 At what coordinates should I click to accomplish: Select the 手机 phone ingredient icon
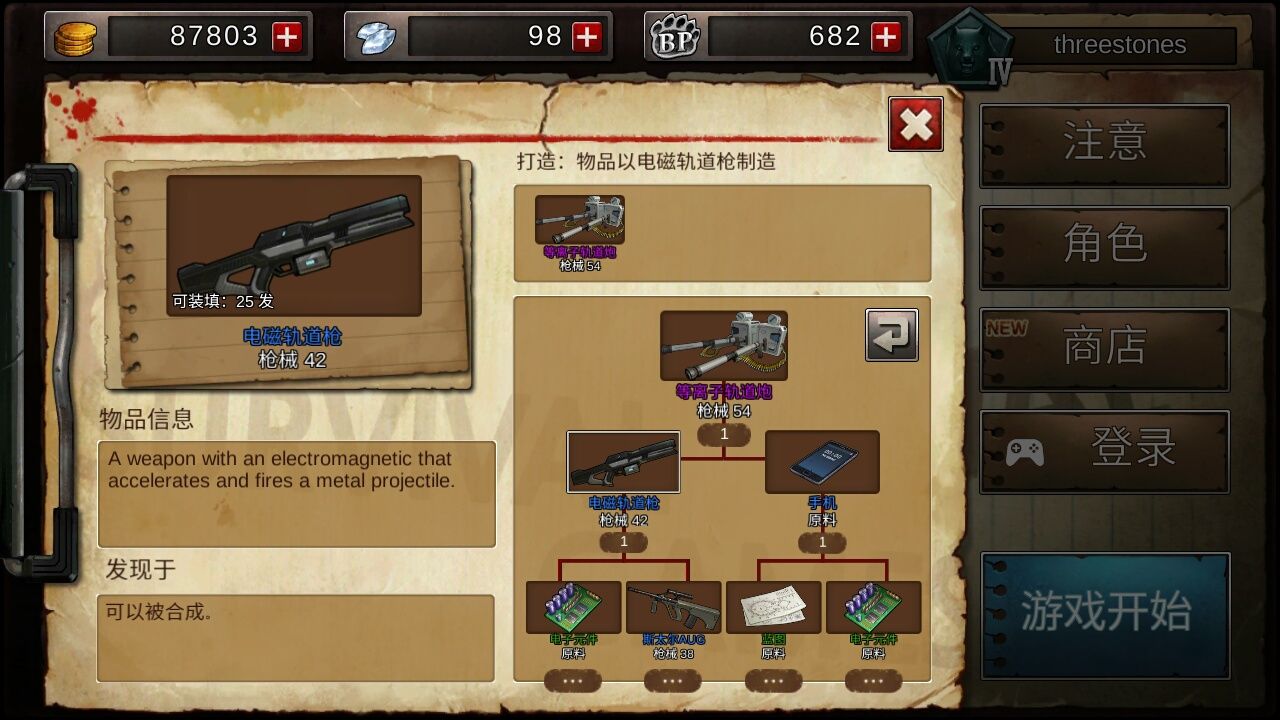click(822, 462)
